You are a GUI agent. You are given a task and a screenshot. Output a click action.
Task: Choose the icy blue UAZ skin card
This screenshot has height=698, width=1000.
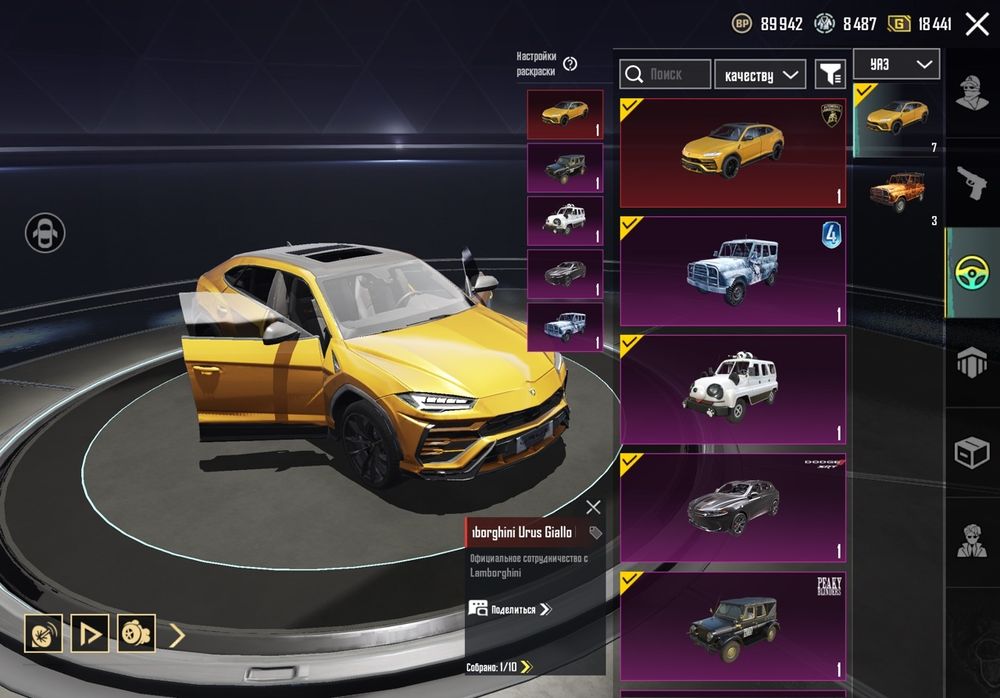tap(732, 271)
